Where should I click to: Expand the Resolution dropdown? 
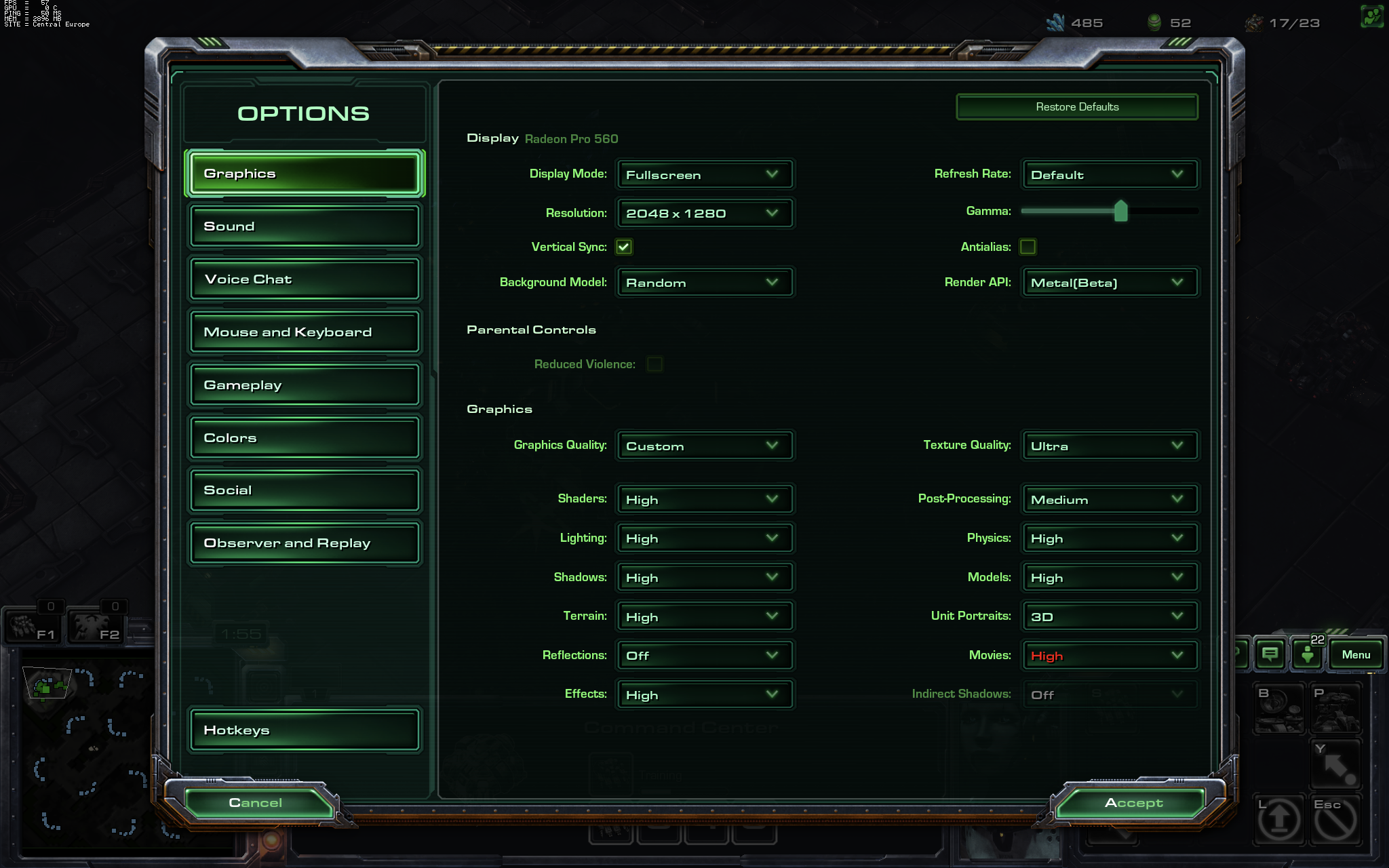[703, 214]
